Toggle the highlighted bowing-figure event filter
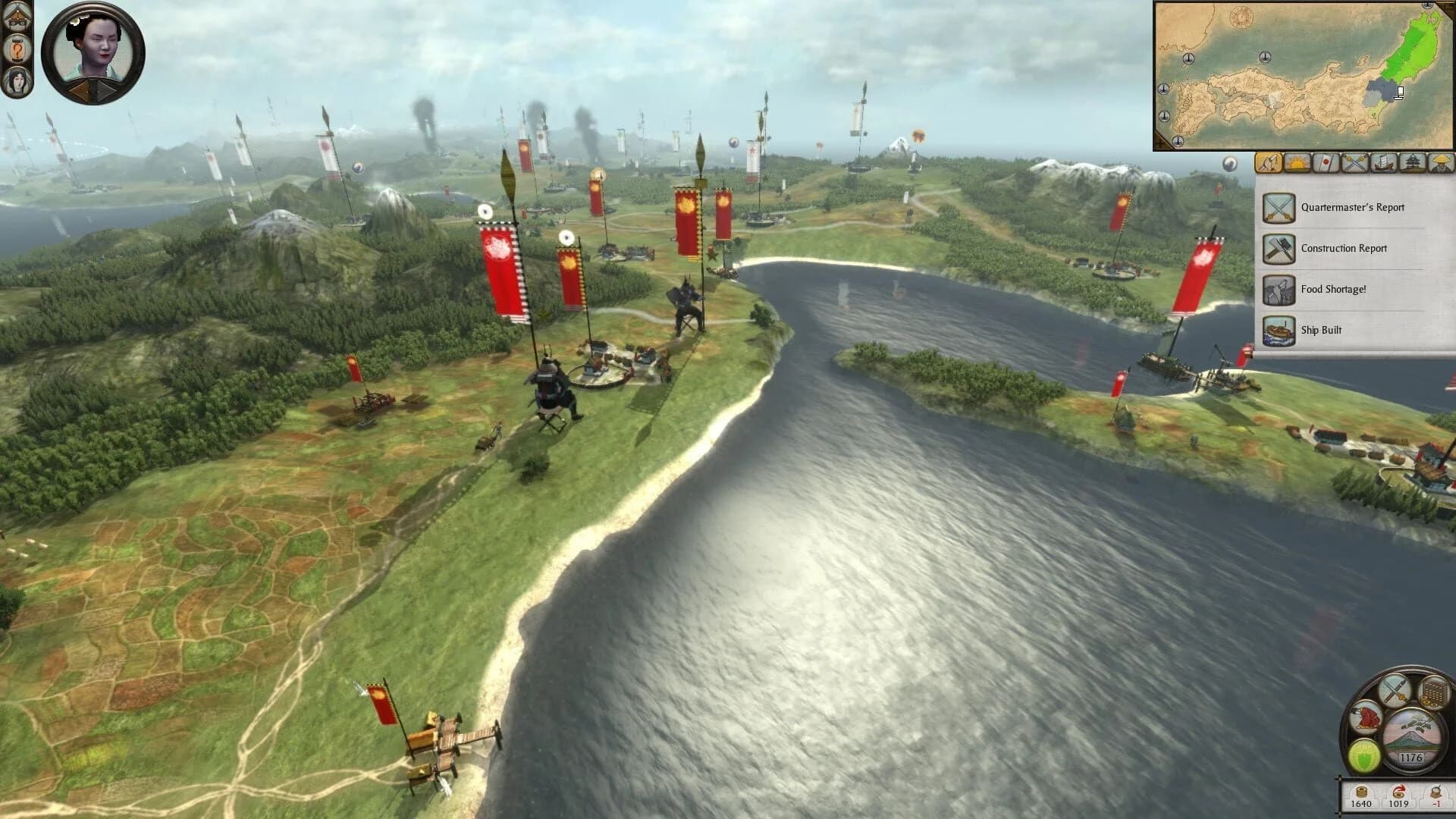This screenshot has height=819, width=1456. (x=1269, y=164)
